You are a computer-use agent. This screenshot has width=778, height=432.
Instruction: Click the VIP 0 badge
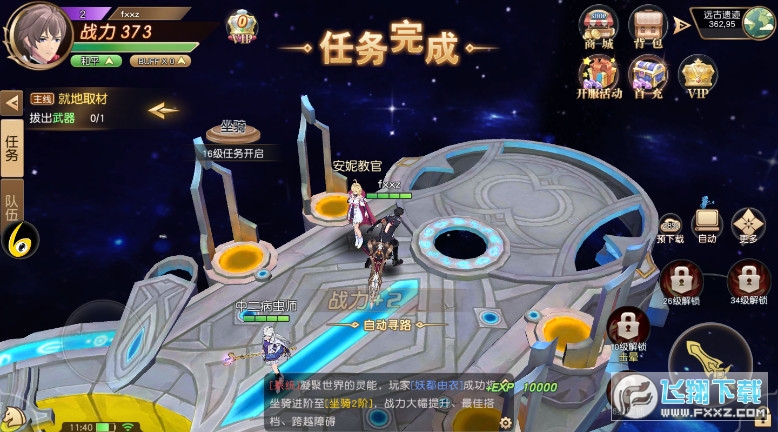point(241,24)
